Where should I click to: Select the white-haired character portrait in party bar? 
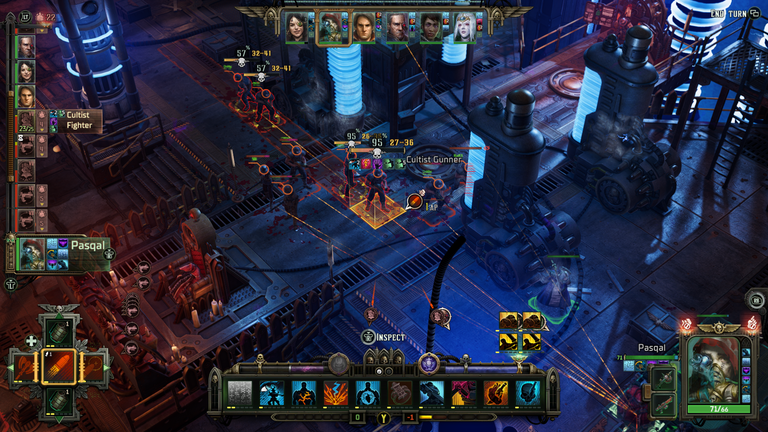click(464, 27)
